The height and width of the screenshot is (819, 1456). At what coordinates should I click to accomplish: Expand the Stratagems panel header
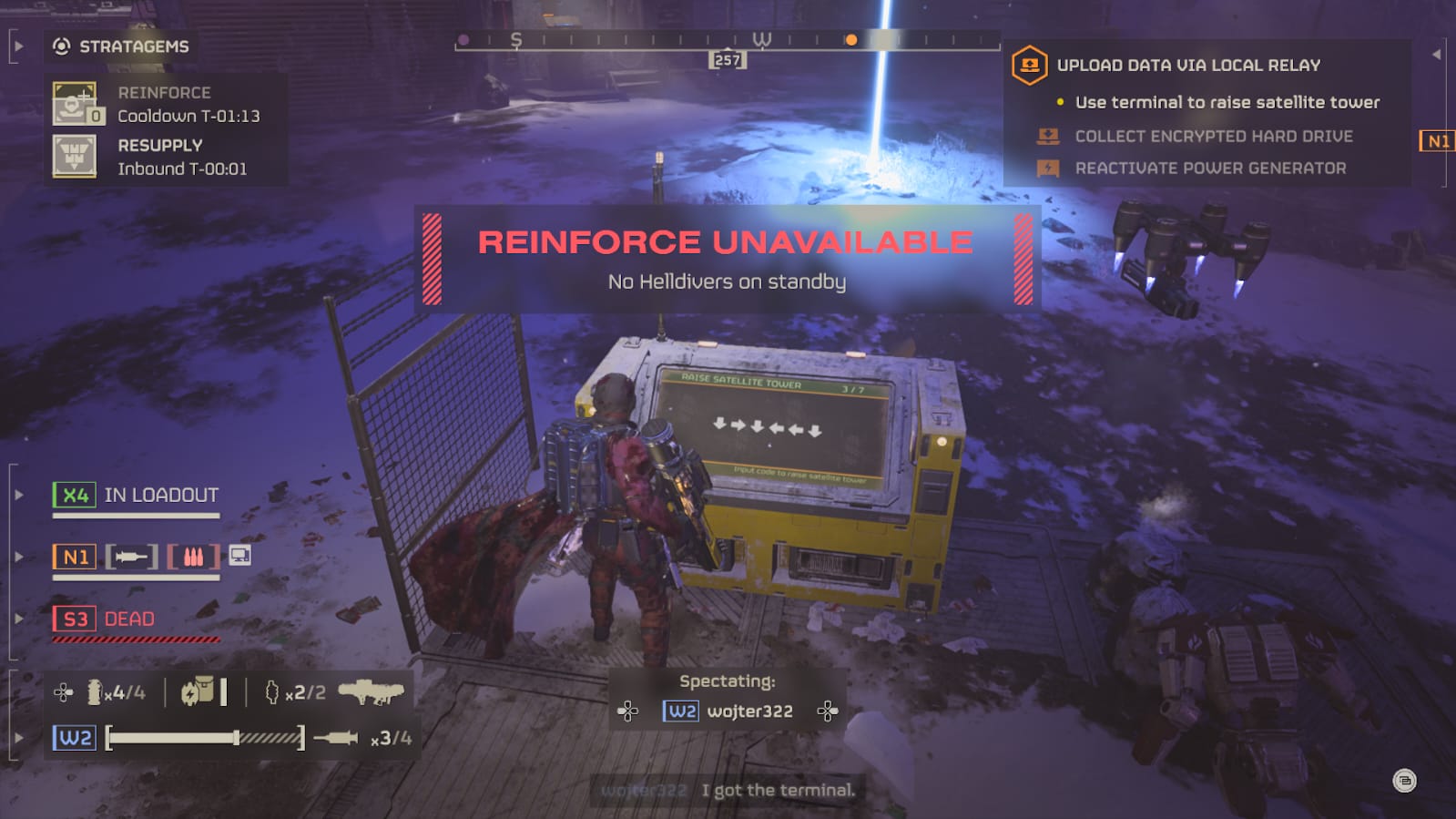(121, 46)
